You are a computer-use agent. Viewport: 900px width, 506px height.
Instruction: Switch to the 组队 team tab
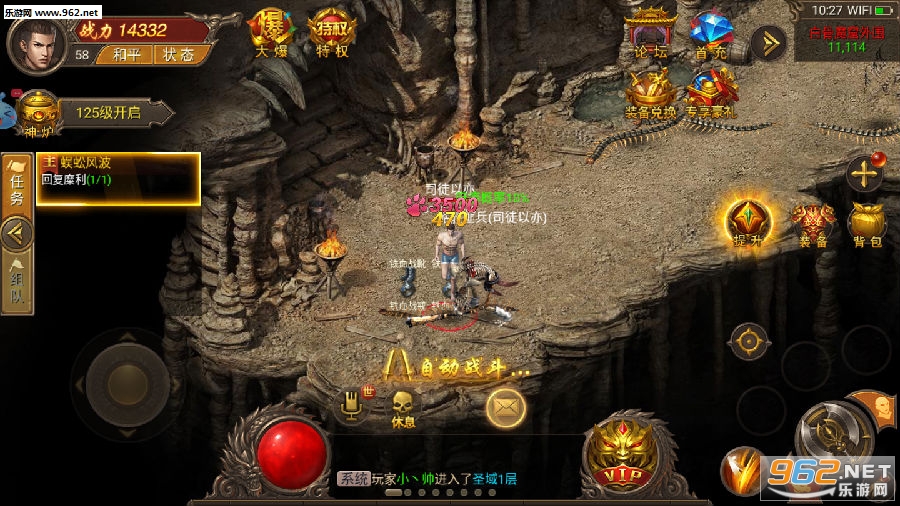point(17,282)
